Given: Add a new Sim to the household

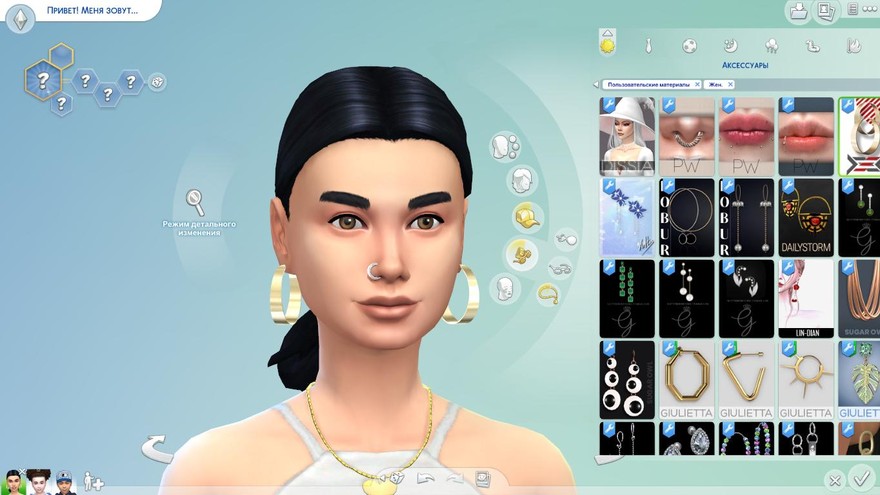Looking at the screenshot, I should click(94, 481).
